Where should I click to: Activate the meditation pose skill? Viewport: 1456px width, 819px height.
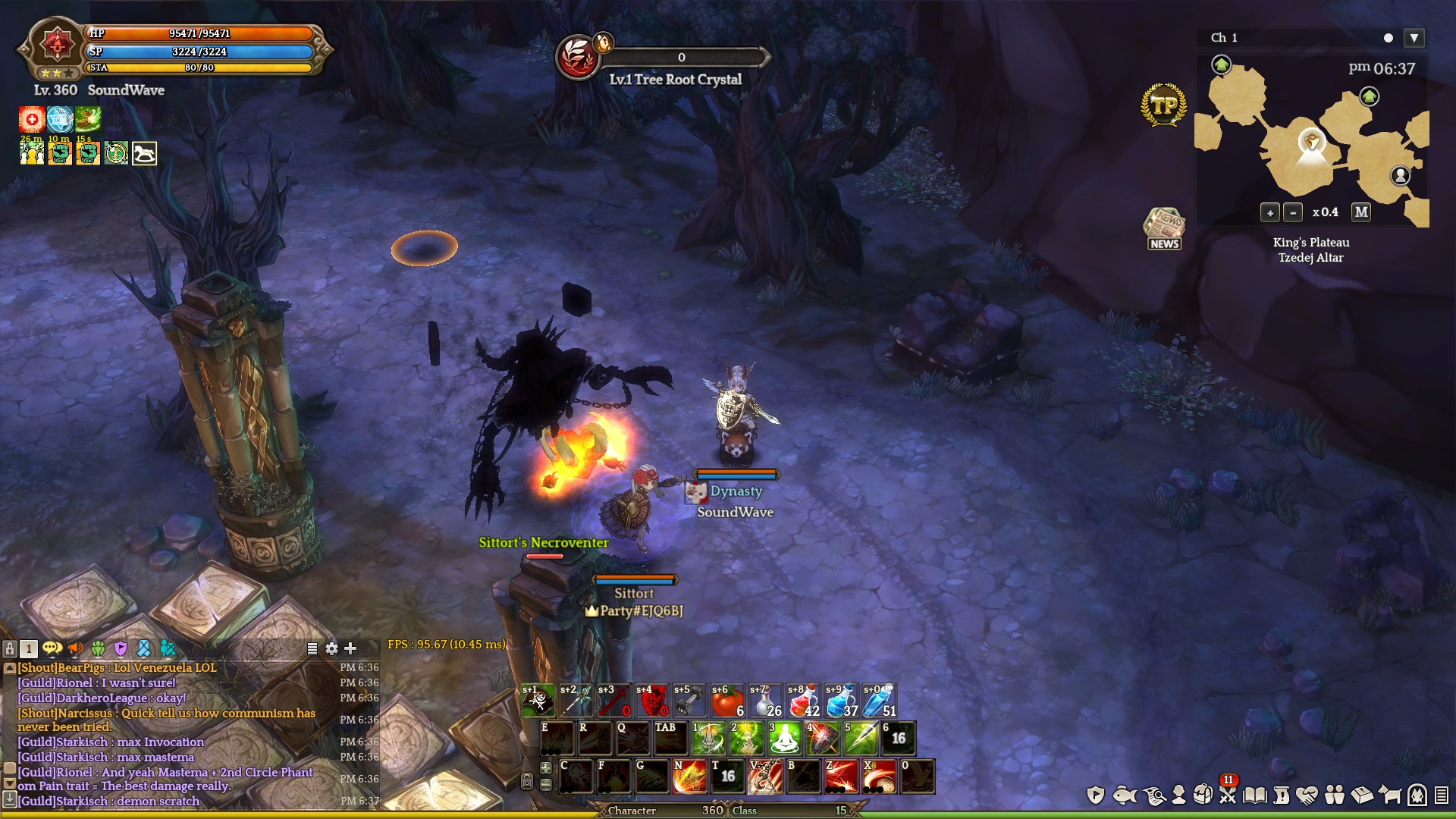784,739
